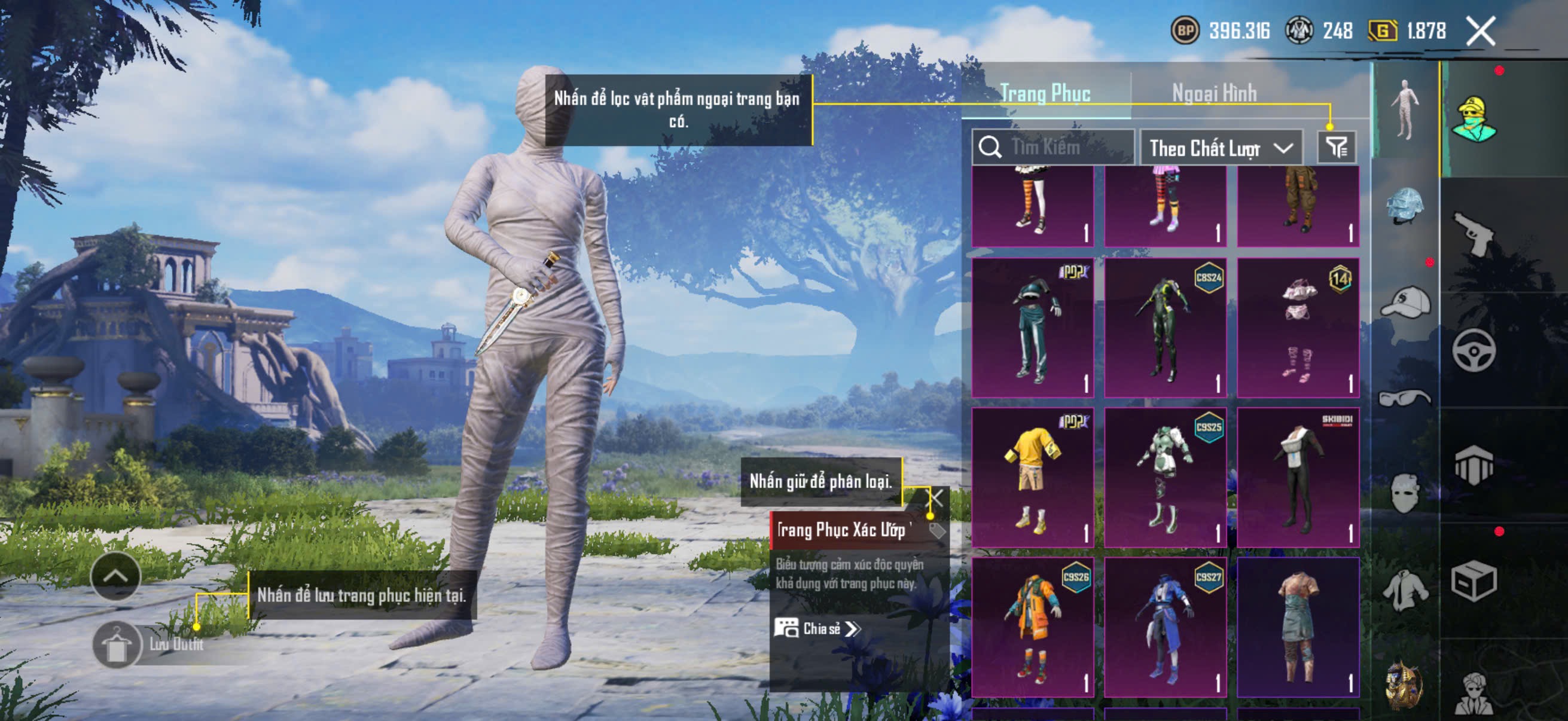Open the steering wheel vehicle category
This screenshot has height=721, width=1568.
pos(1473,350)
